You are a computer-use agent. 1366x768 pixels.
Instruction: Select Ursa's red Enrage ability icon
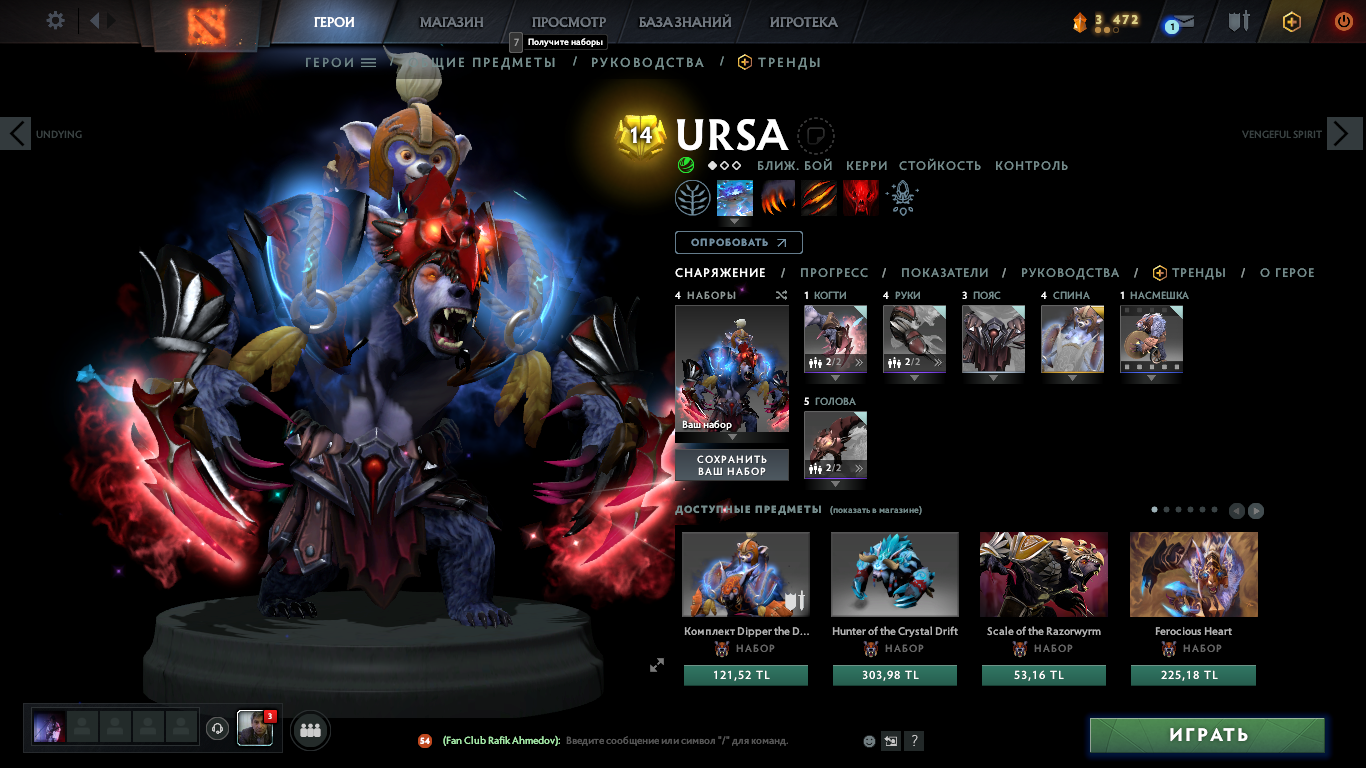click(x=861, y=197)
